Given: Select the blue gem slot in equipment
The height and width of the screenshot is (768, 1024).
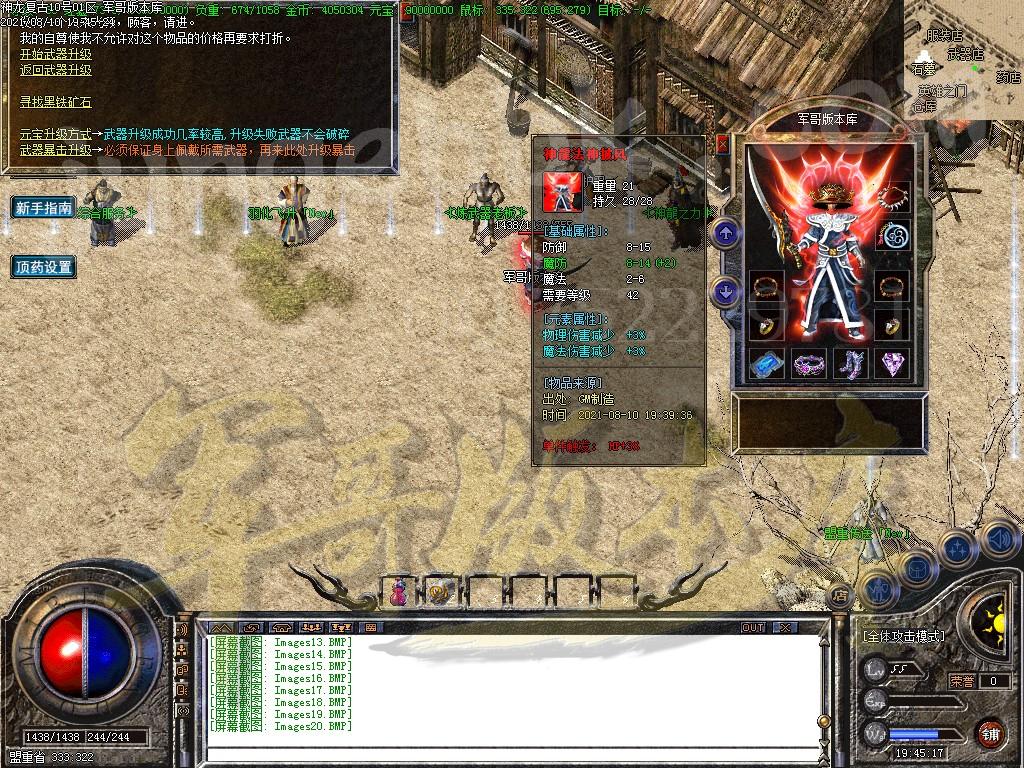Looking at the screenshot, I should point(766,363).
